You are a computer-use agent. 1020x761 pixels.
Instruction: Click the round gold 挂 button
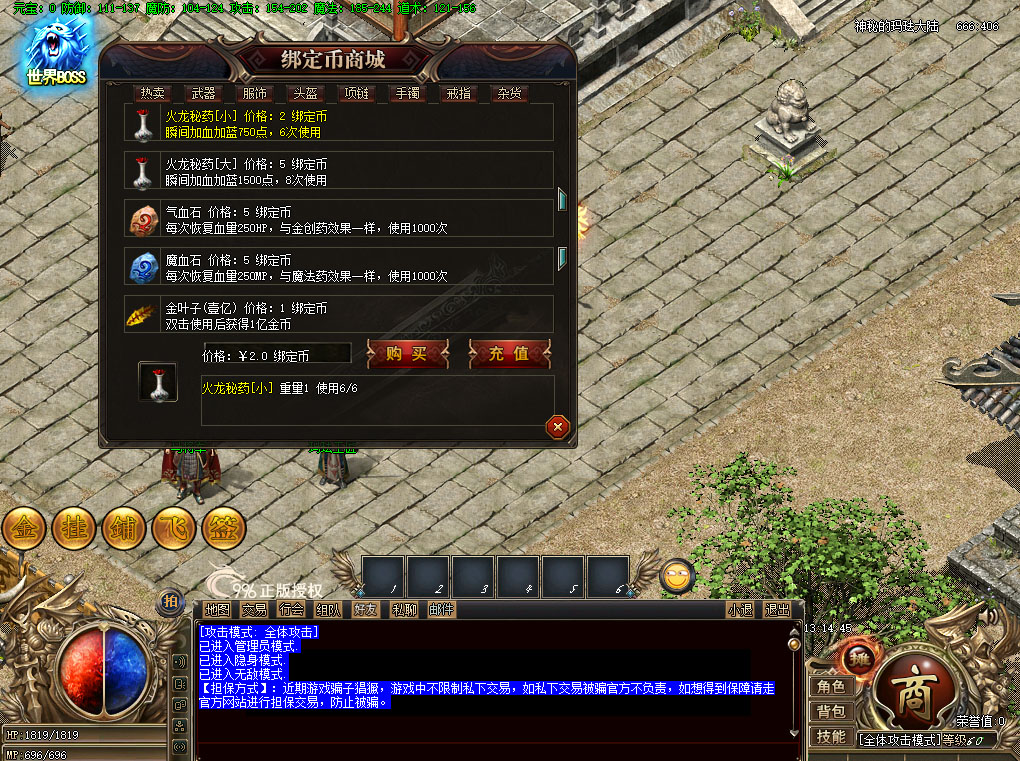pos(74,528)
